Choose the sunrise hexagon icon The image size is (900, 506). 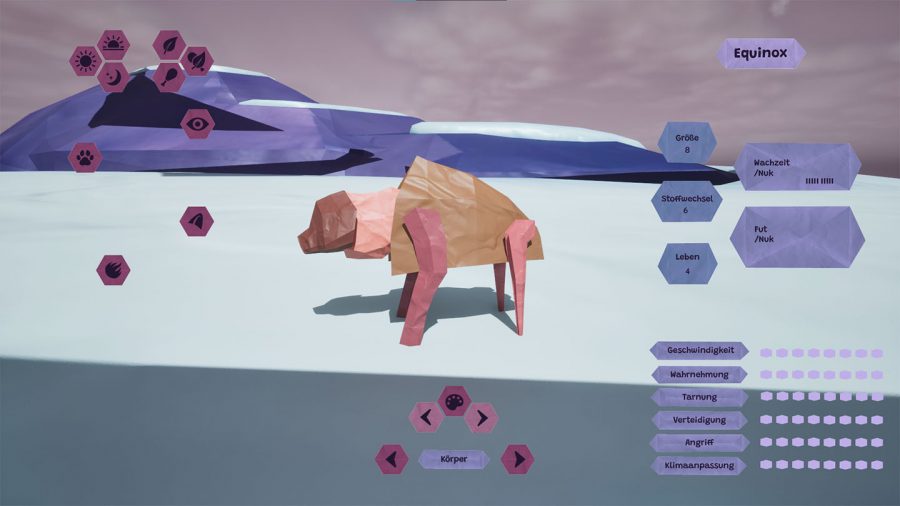pos(113,45)
